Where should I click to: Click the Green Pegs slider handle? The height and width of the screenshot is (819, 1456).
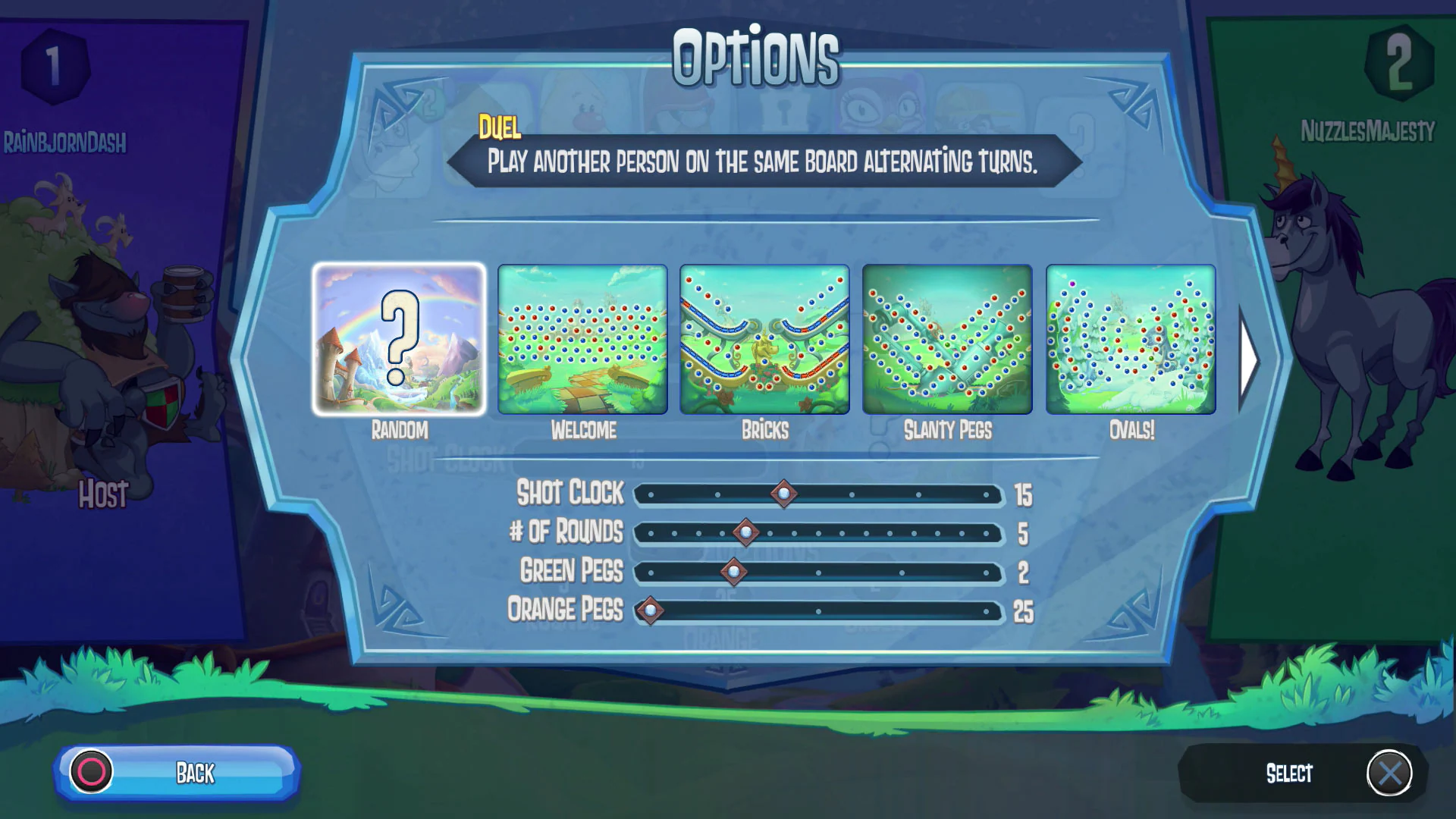coord(733,573)
